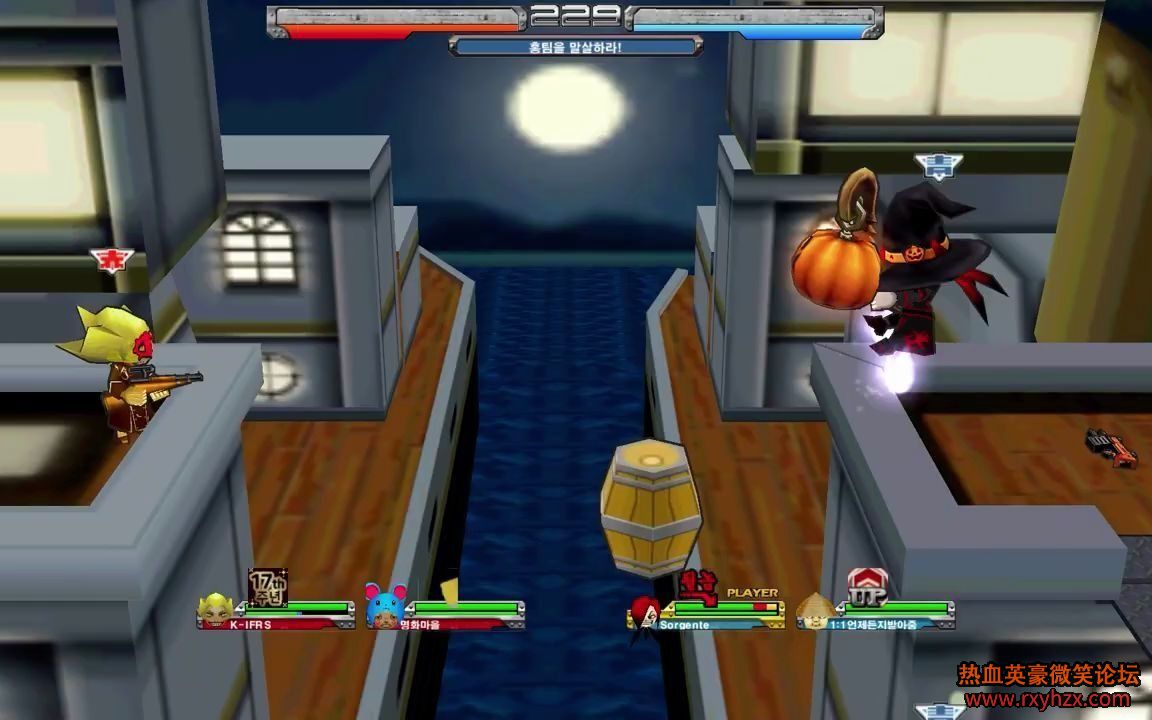
Task: Click the blue mouse portrait of 평화마을
Action: 383,606
